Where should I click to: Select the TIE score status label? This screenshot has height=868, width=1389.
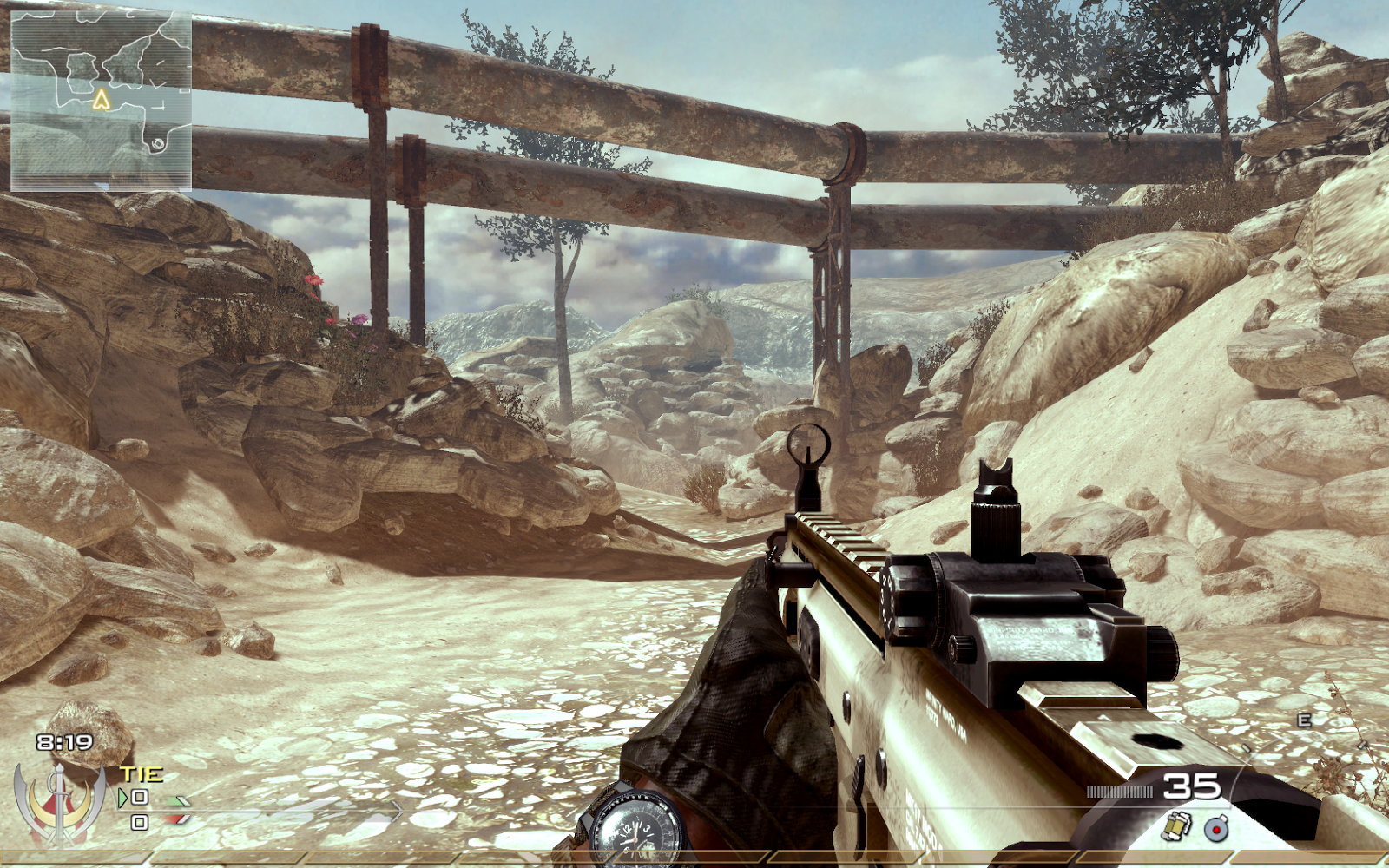141,773
